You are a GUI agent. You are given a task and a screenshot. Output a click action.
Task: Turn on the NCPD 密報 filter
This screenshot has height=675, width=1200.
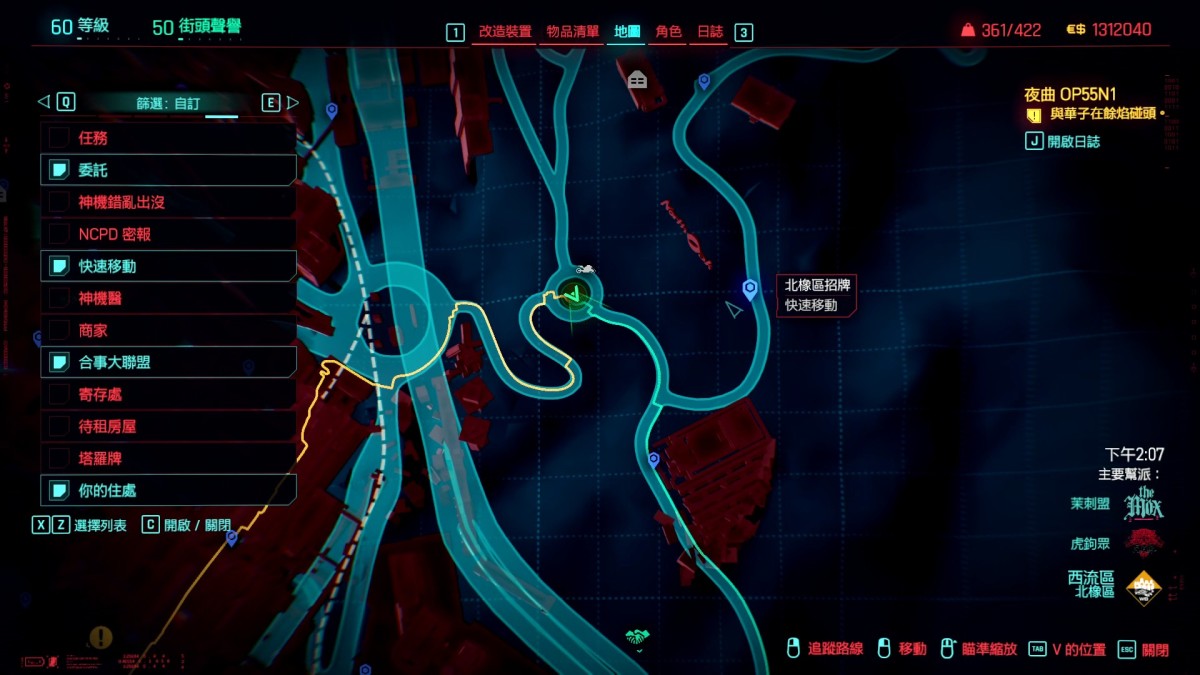(168, 234)
